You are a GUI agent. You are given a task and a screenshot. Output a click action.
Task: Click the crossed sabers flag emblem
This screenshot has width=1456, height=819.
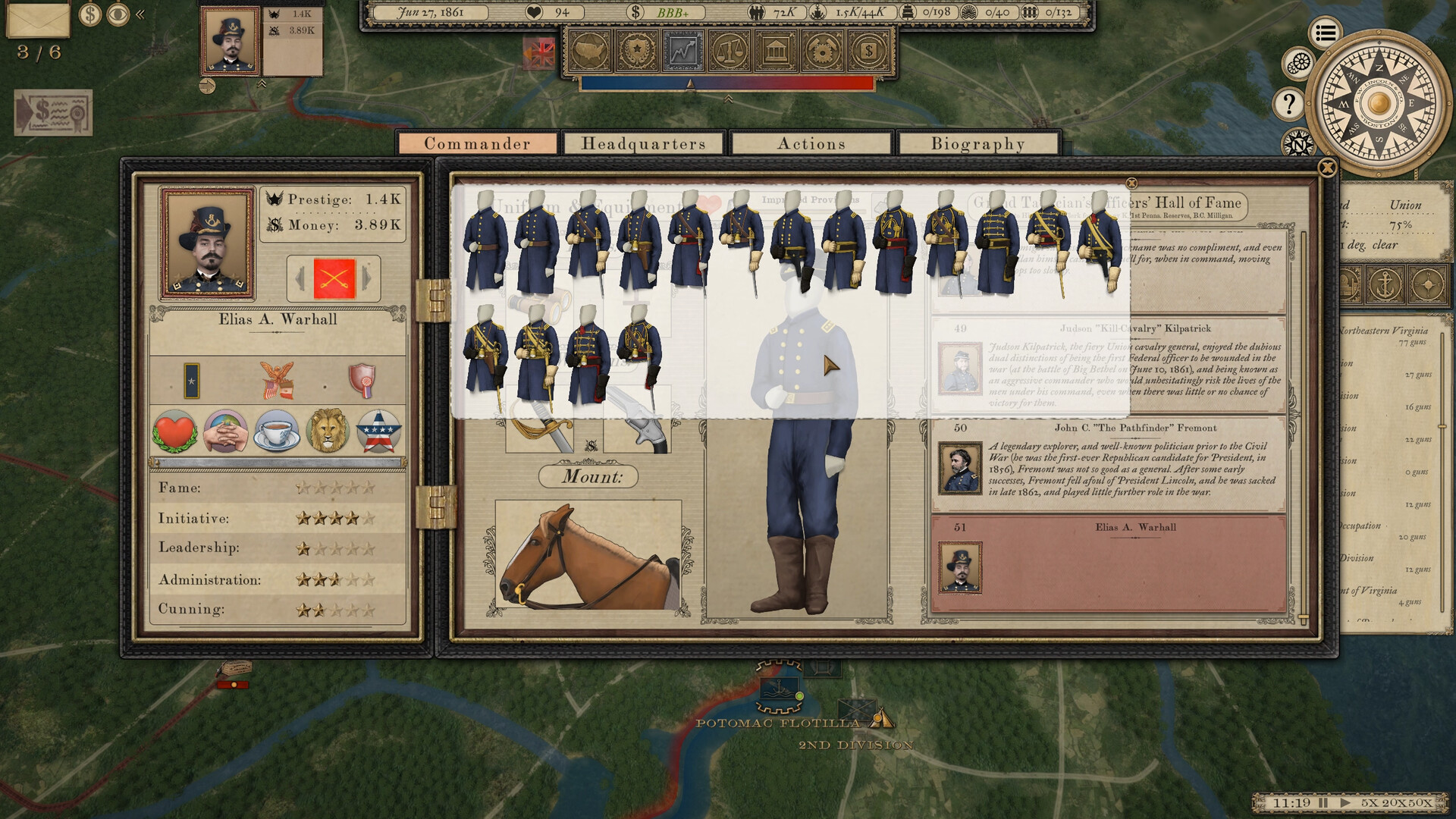(334, 279)
